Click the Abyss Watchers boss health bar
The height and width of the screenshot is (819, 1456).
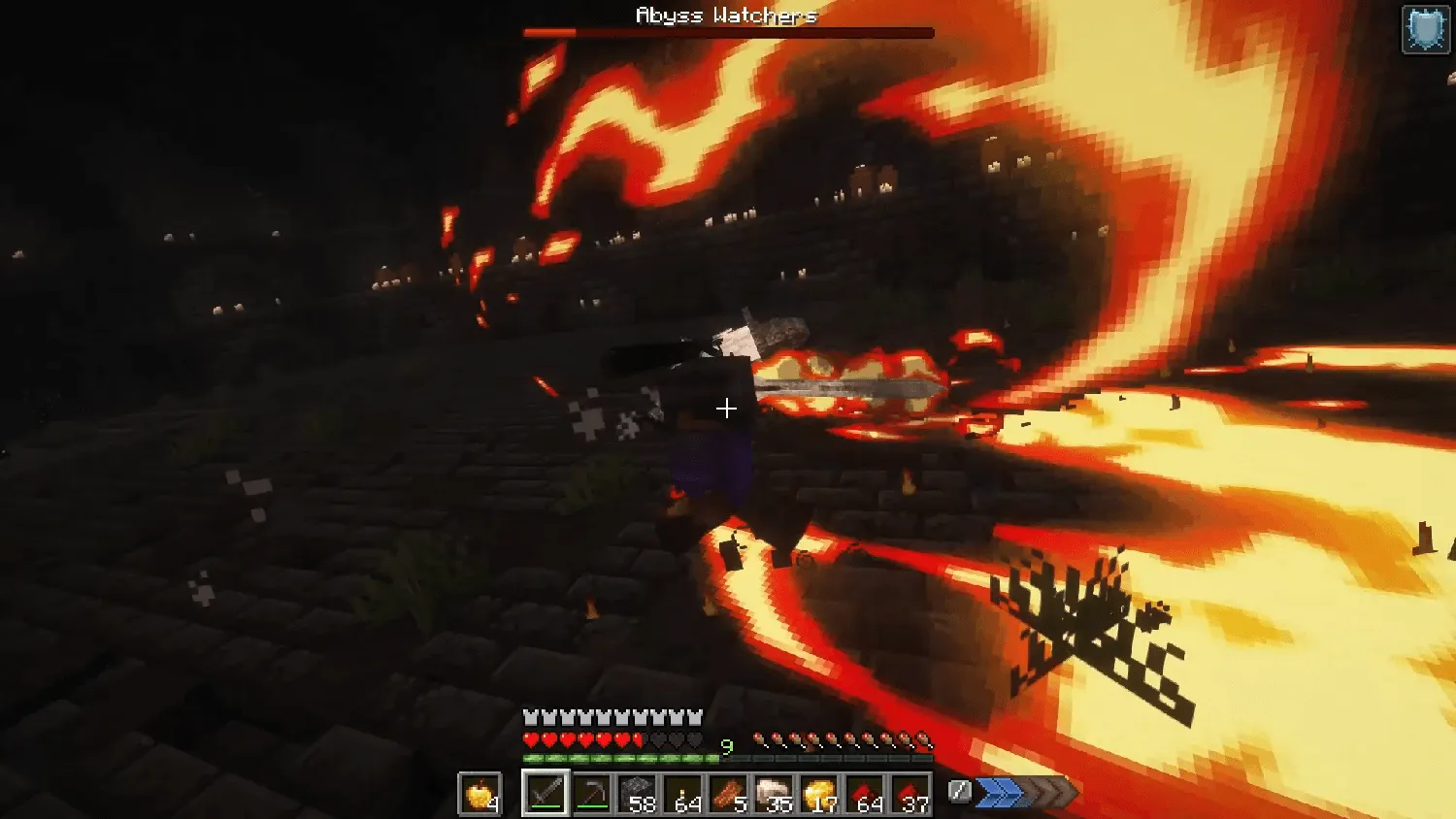pyautogui.click(x=728, y=30)
